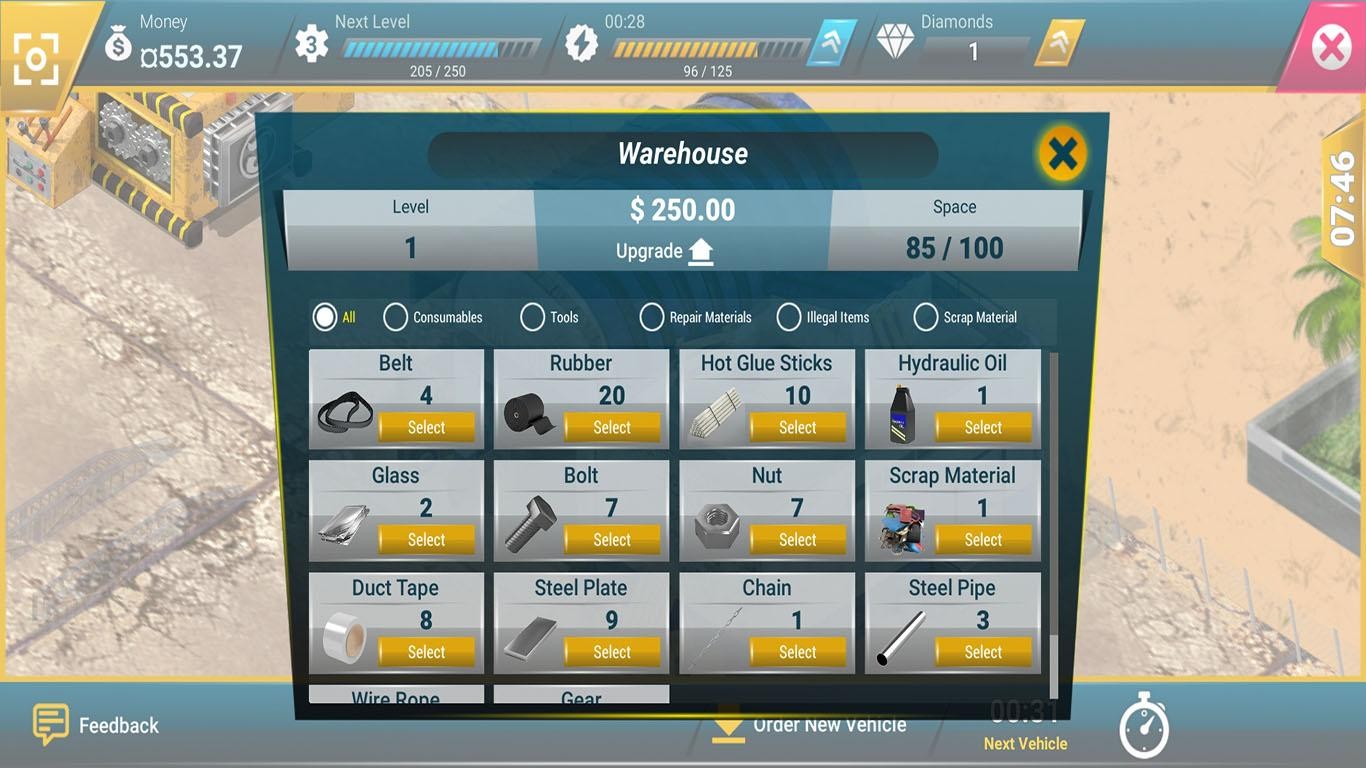Screen dimensions: 1366x768
Task: Filter warehouse items by Tools
Action: click(533, 317)
